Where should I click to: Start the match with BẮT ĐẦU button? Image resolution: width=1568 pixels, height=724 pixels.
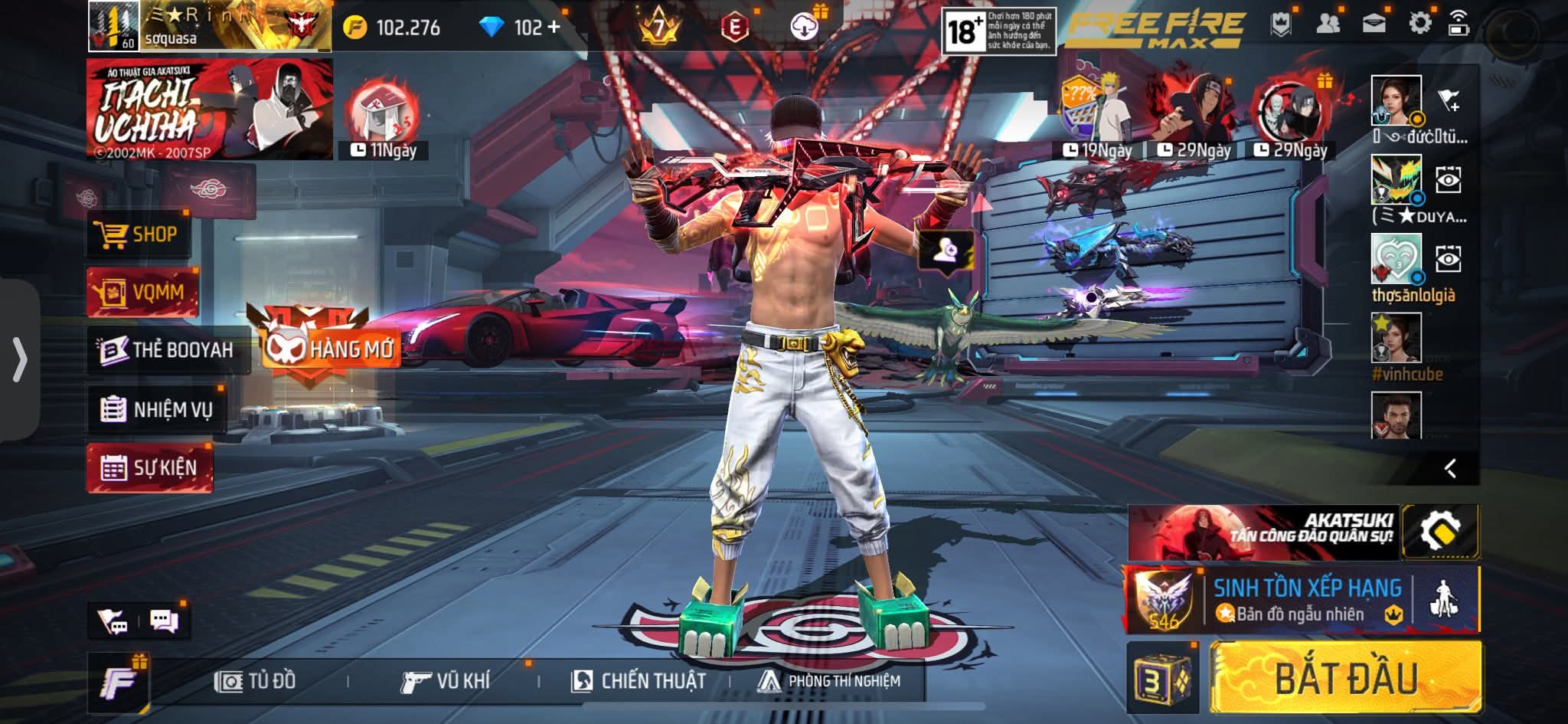pyautogui.click(x=1345, y=679)
